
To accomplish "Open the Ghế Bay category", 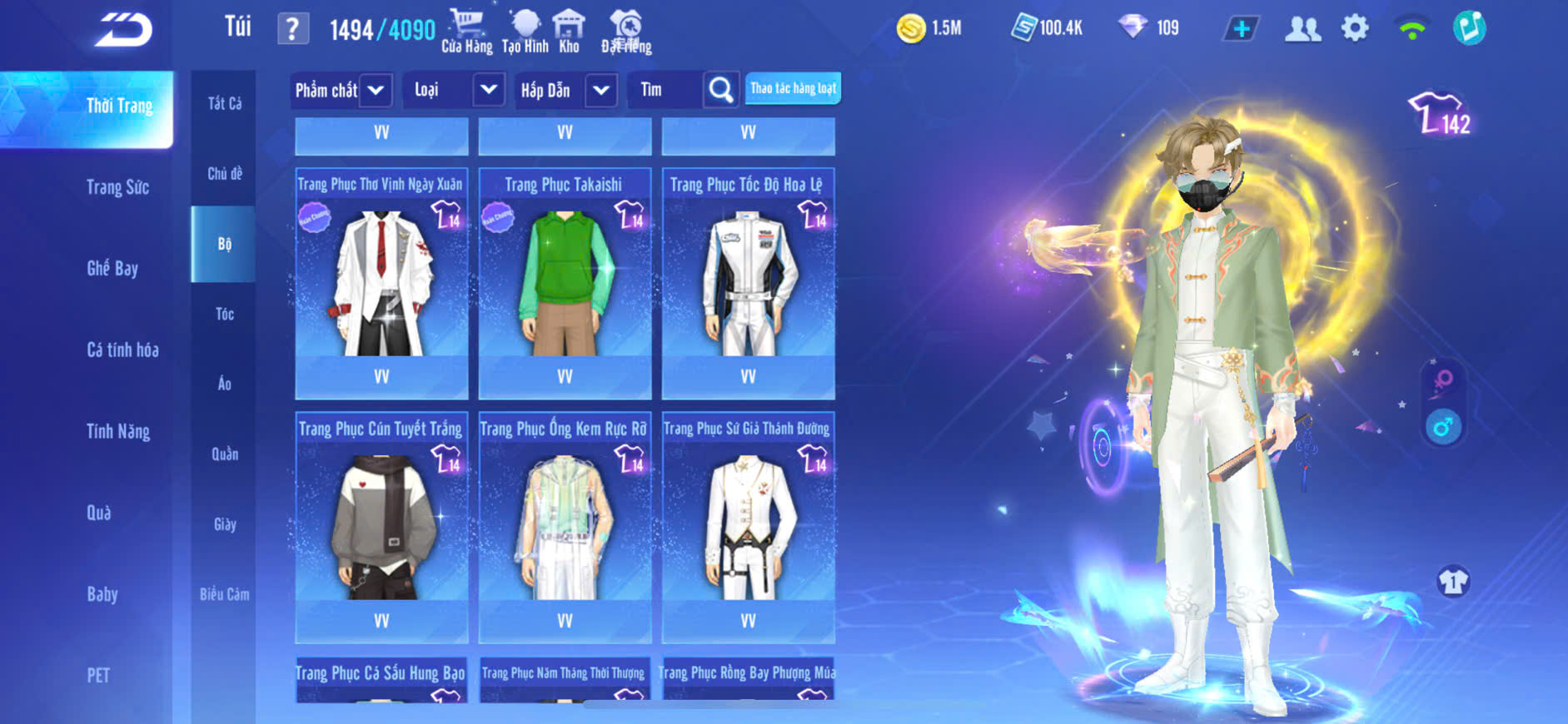I will pos(112,268).
